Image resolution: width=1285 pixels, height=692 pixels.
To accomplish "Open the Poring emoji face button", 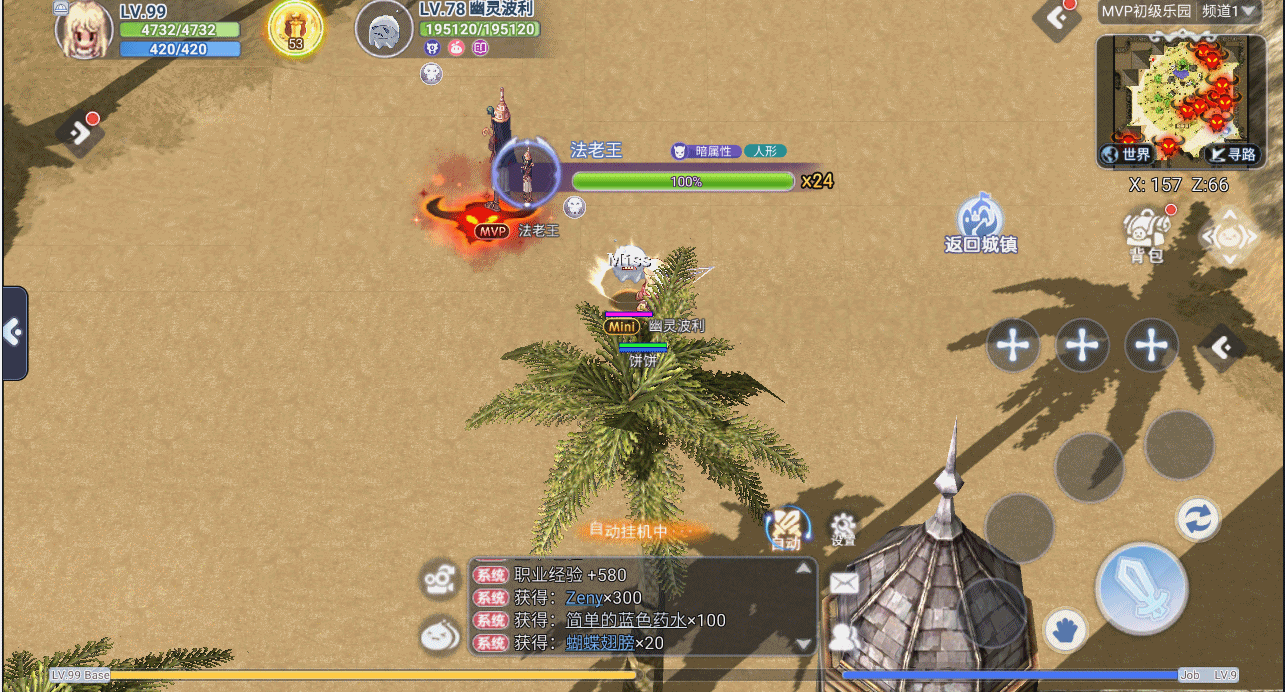I will coord(439,634).
